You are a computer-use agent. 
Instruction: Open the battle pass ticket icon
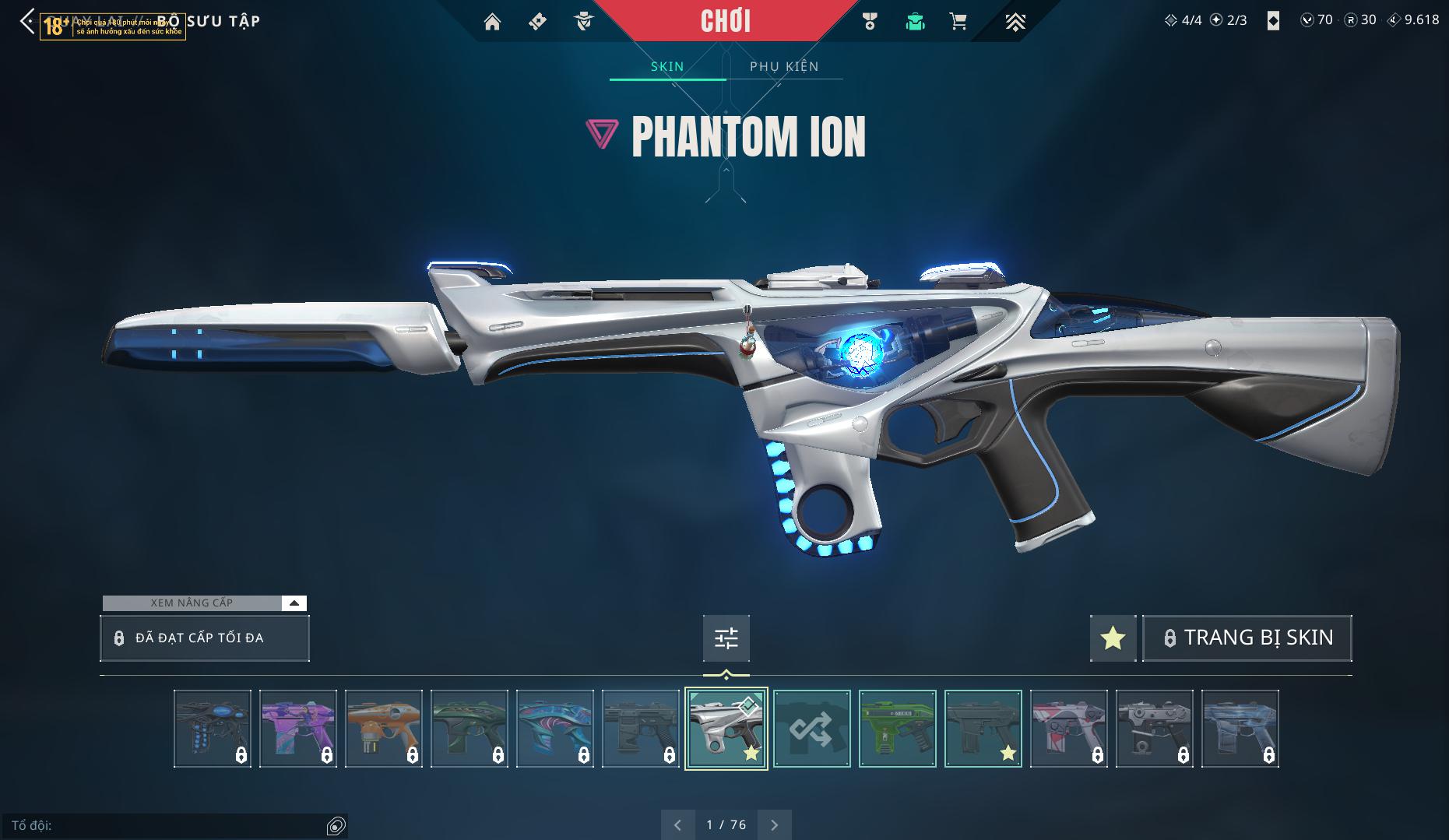point(537,22)
